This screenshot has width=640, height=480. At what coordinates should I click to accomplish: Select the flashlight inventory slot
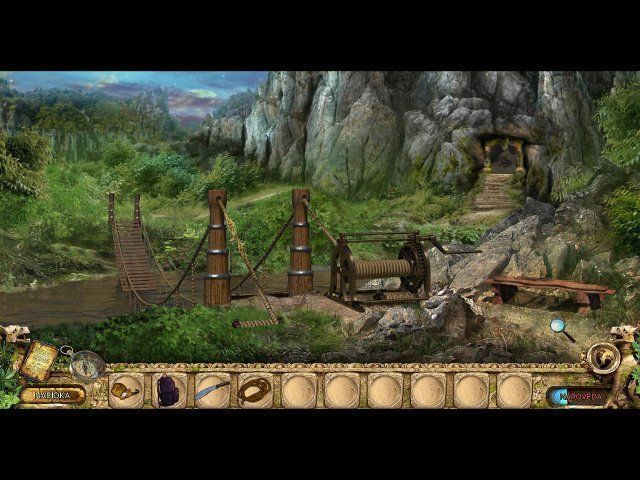click(125, 390)
